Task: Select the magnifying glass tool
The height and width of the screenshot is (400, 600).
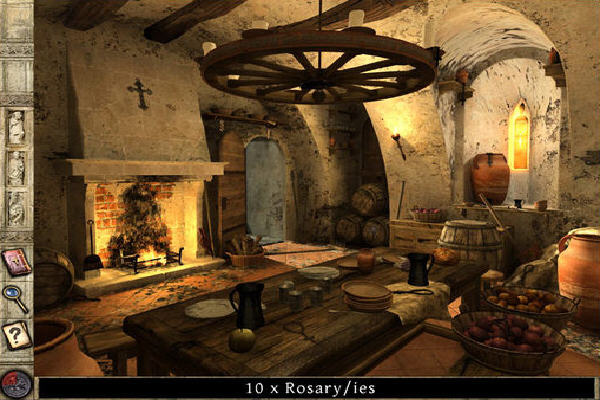Action: pos(16,299)
